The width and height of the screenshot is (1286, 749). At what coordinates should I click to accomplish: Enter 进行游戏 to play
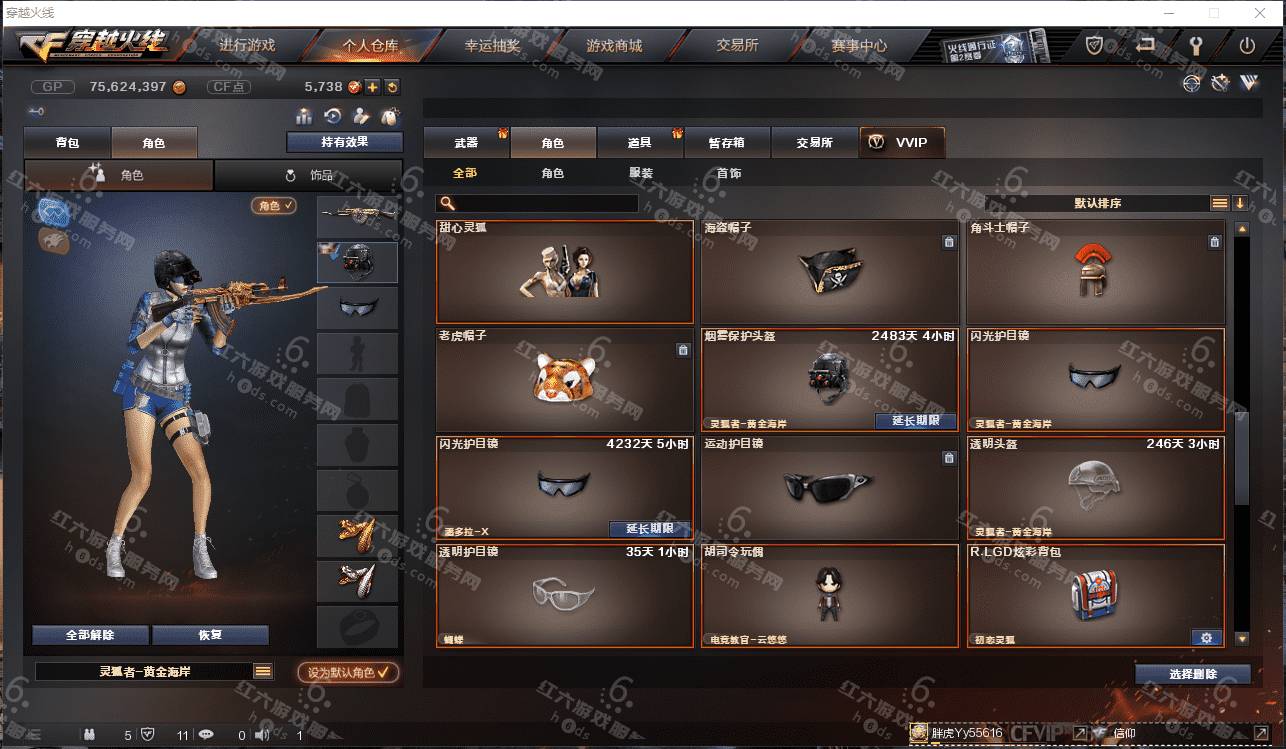click(247, 46)
